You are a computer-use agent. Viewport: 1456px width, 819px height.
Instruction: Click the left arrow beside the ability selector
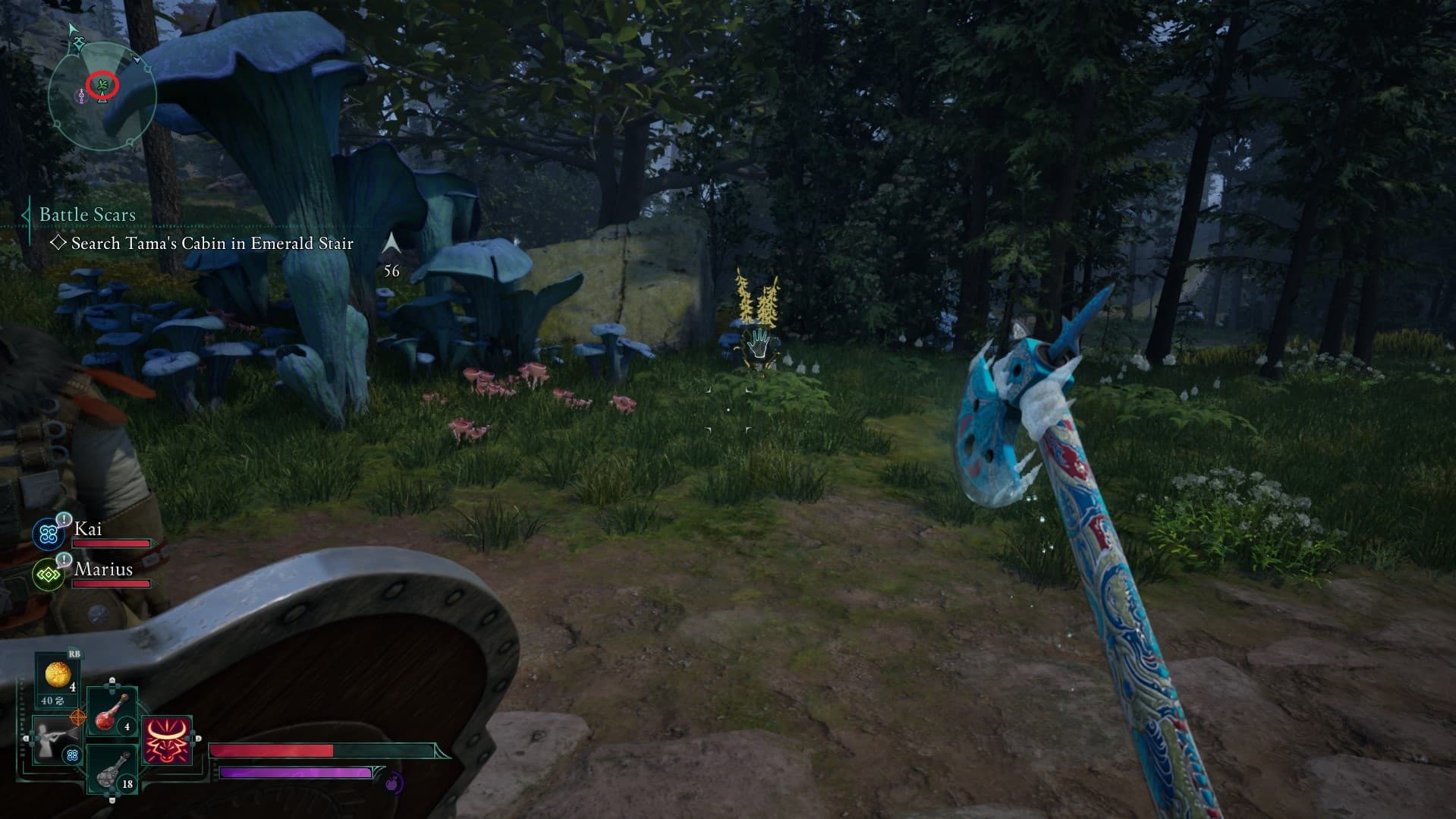point(27,738)
